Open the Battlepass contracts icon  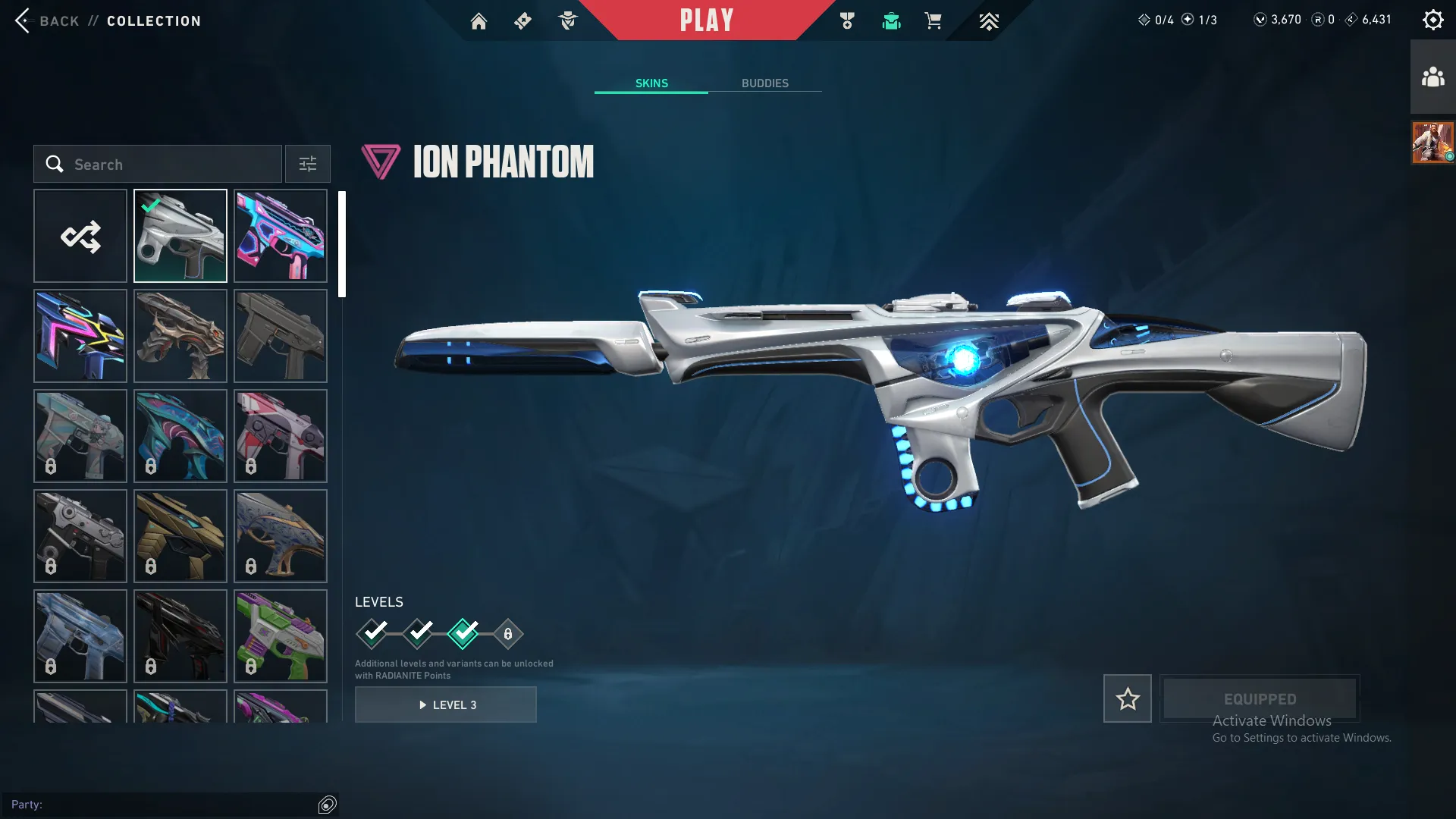522,20
